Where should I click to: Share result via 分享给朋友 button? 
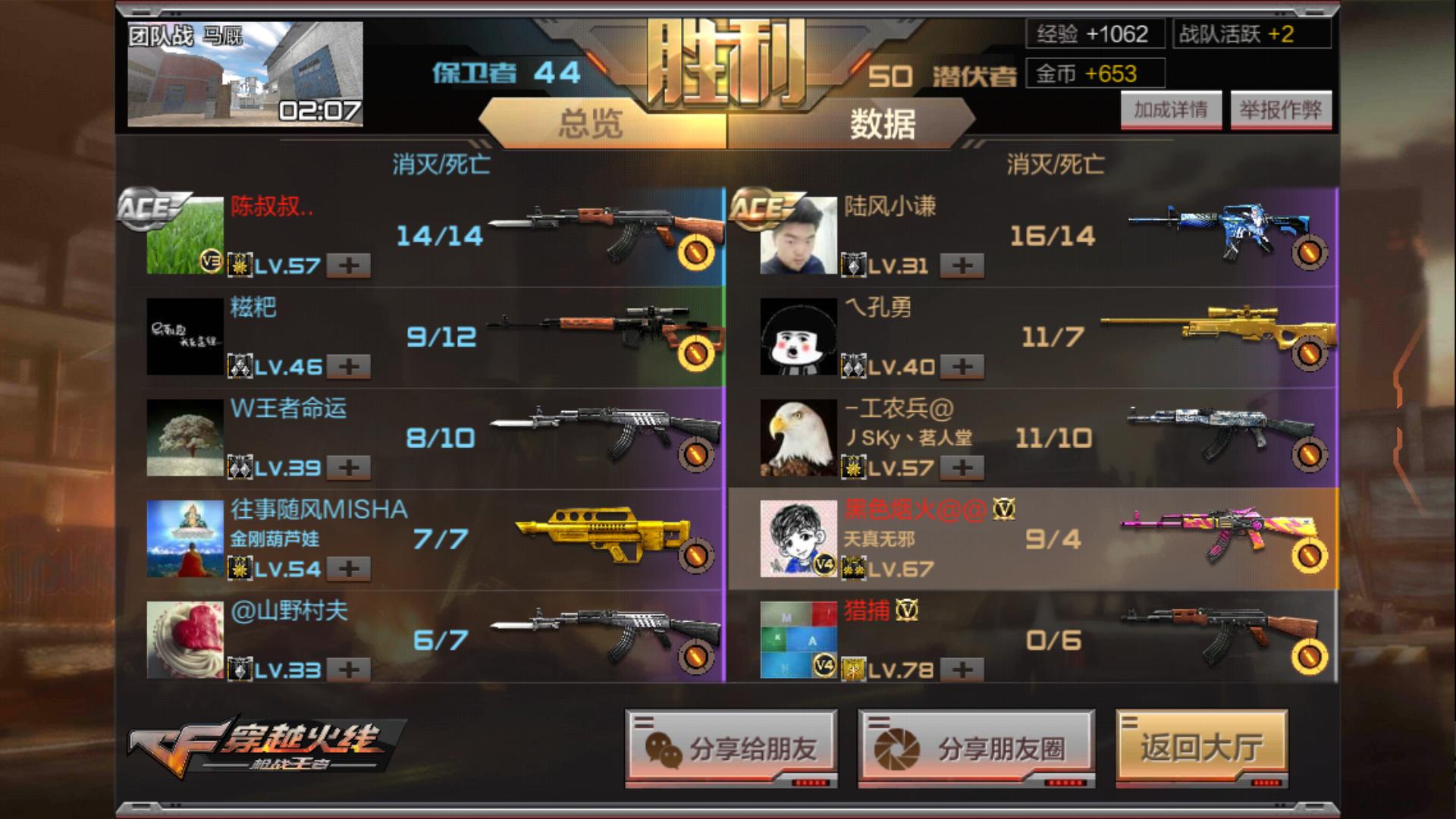[731, 749]
